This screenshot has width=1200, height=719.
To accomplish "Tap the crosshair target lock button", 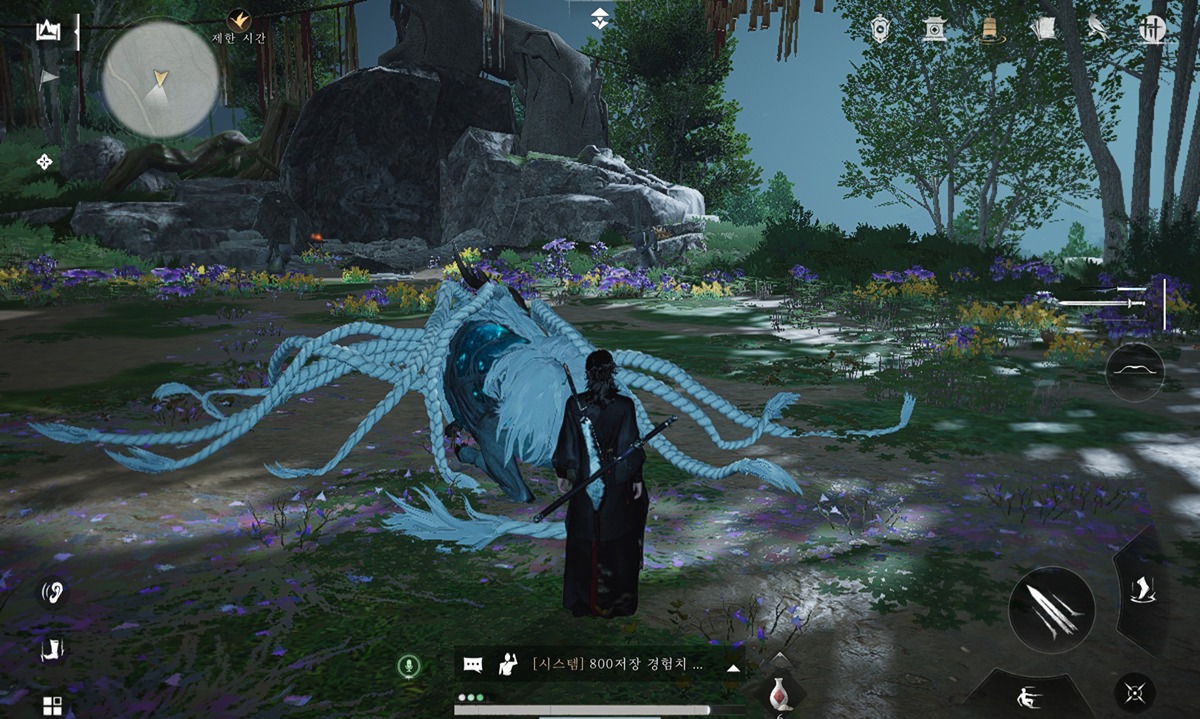I will tap(1135, 692).
